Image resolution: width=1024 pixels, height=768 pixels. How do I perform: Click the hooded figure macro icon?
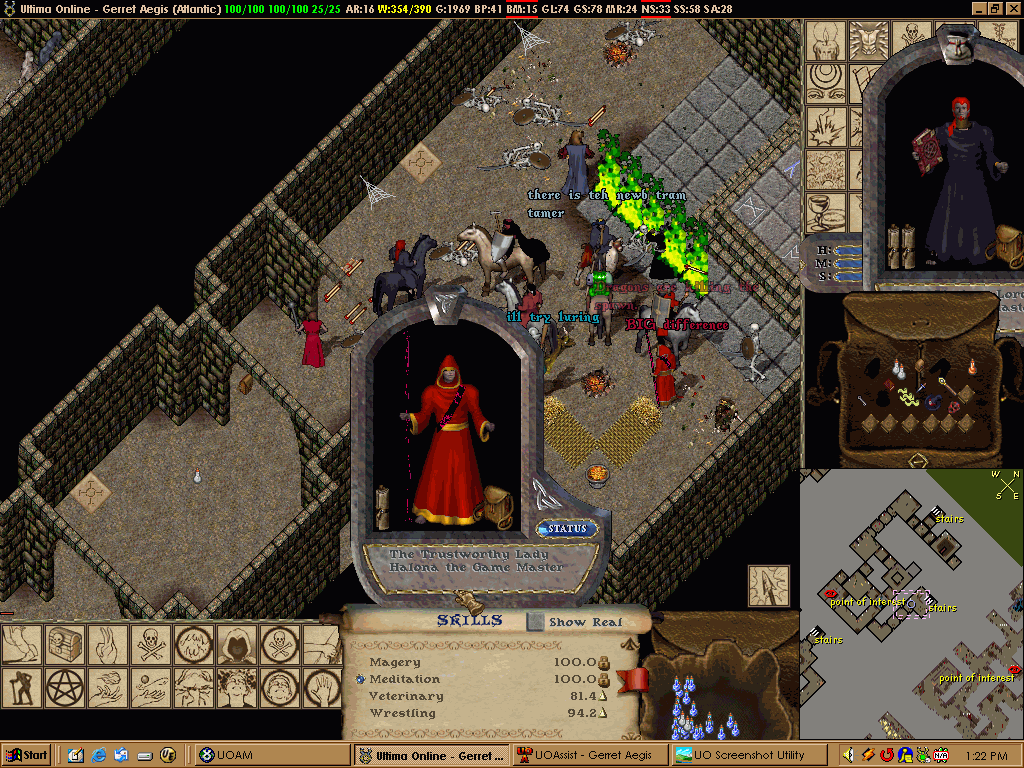click(237, 644)
